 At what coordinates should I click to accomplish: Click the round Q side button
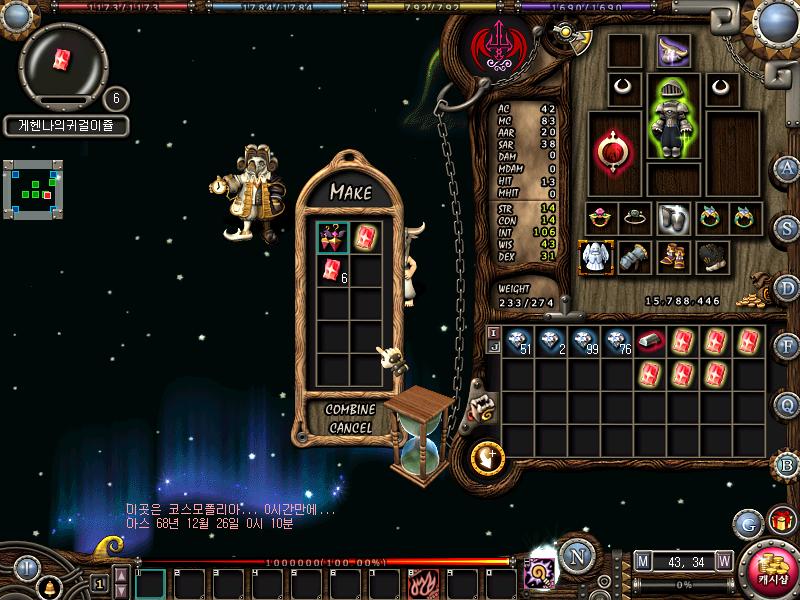click(788, 405)
